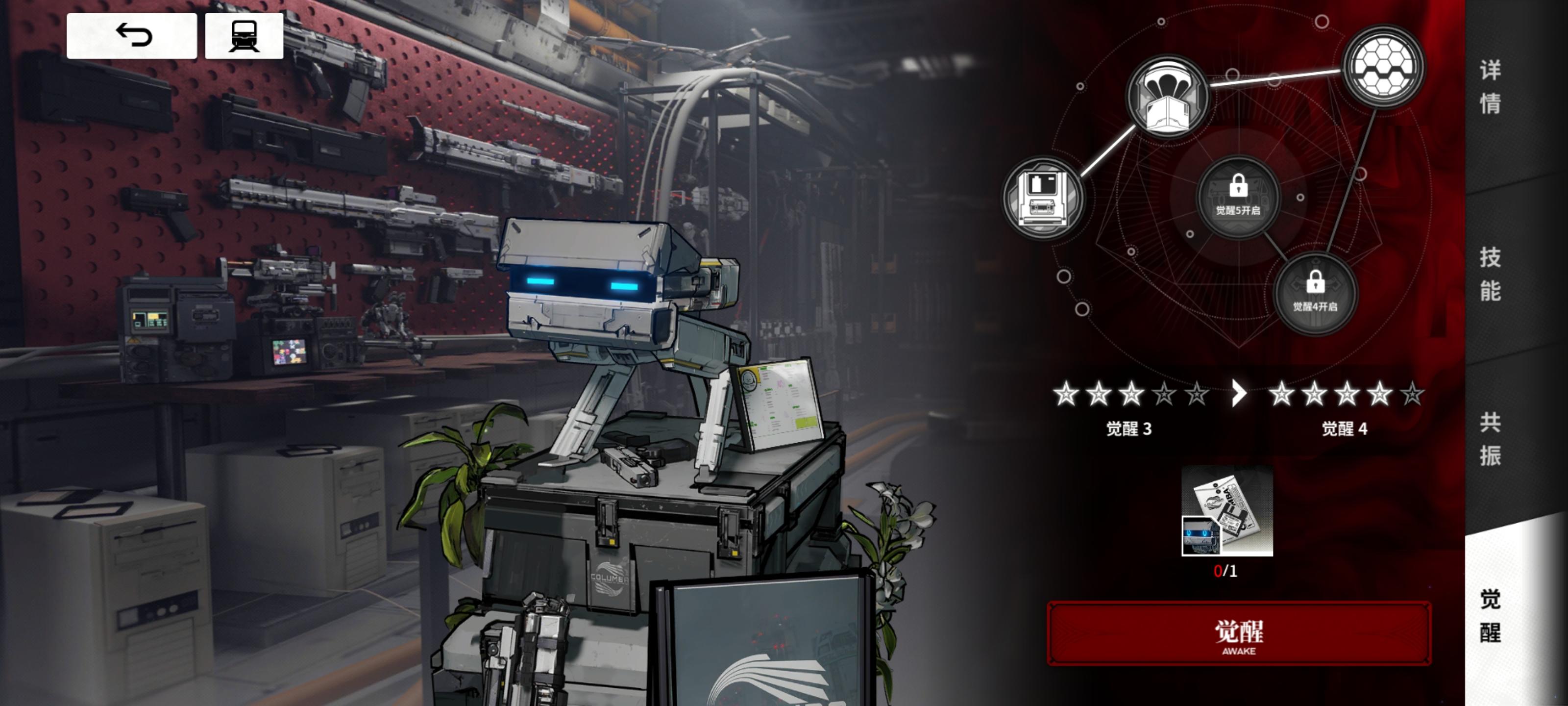Open the 技能 skills tab

coord(1490,274)
